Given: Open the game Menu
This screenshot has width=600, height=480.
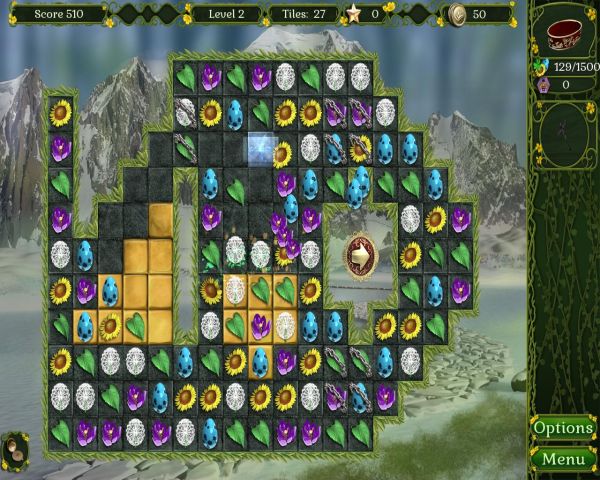Looking at the screenshot, I should point(563,460).
